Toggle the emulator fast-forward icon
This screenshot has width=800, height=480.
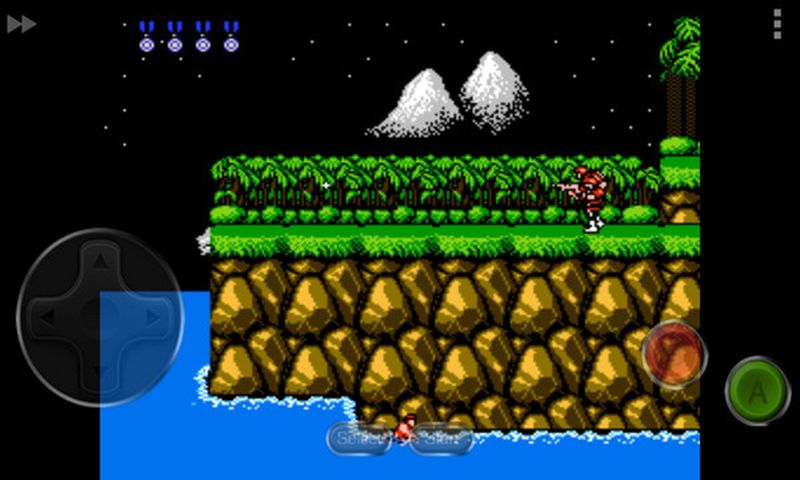point(21,24)
